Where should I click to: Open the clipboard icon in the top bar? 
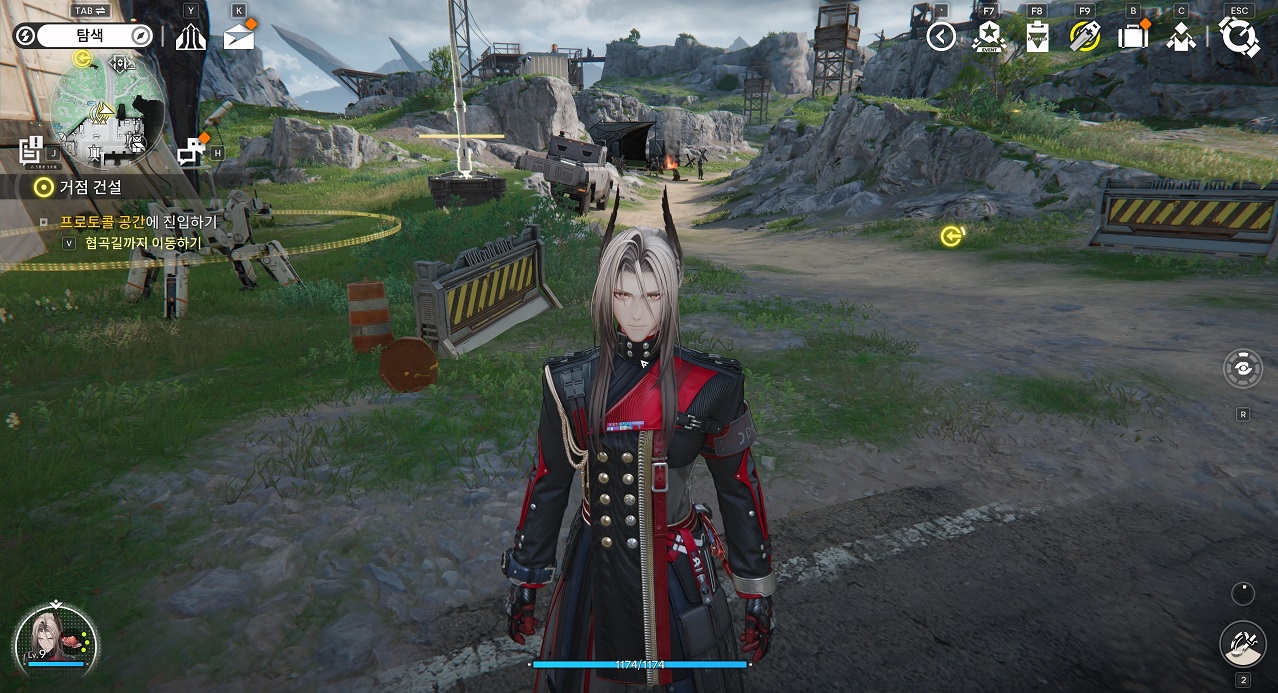(1037, 37)
